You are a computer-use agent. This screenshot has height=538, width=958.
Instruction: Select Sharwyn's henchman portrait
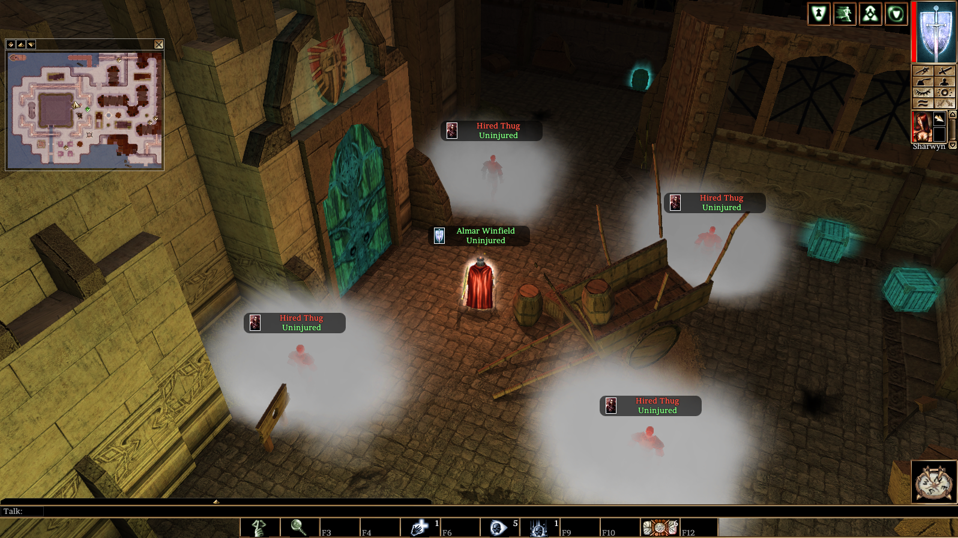tap(923, 126)
